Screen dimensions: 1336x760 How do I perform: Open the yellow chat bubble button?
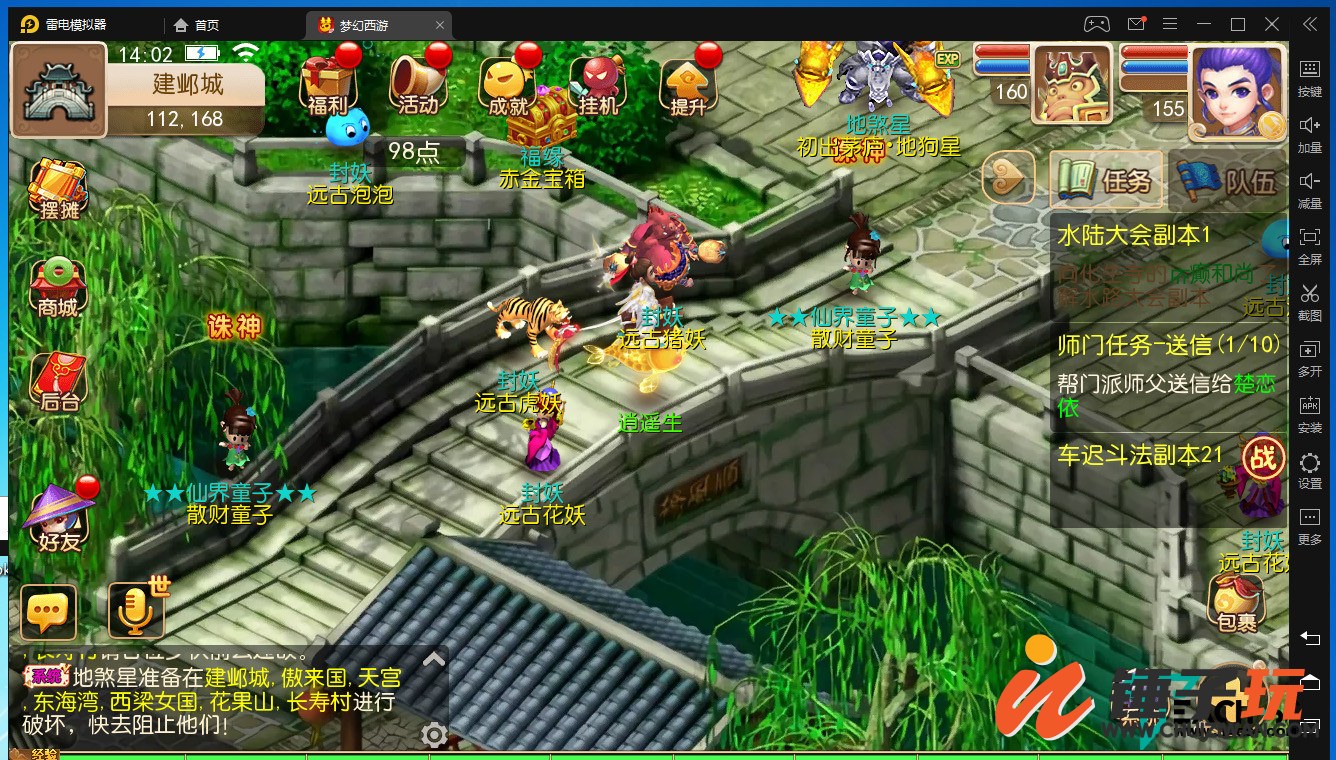(48, 611)
